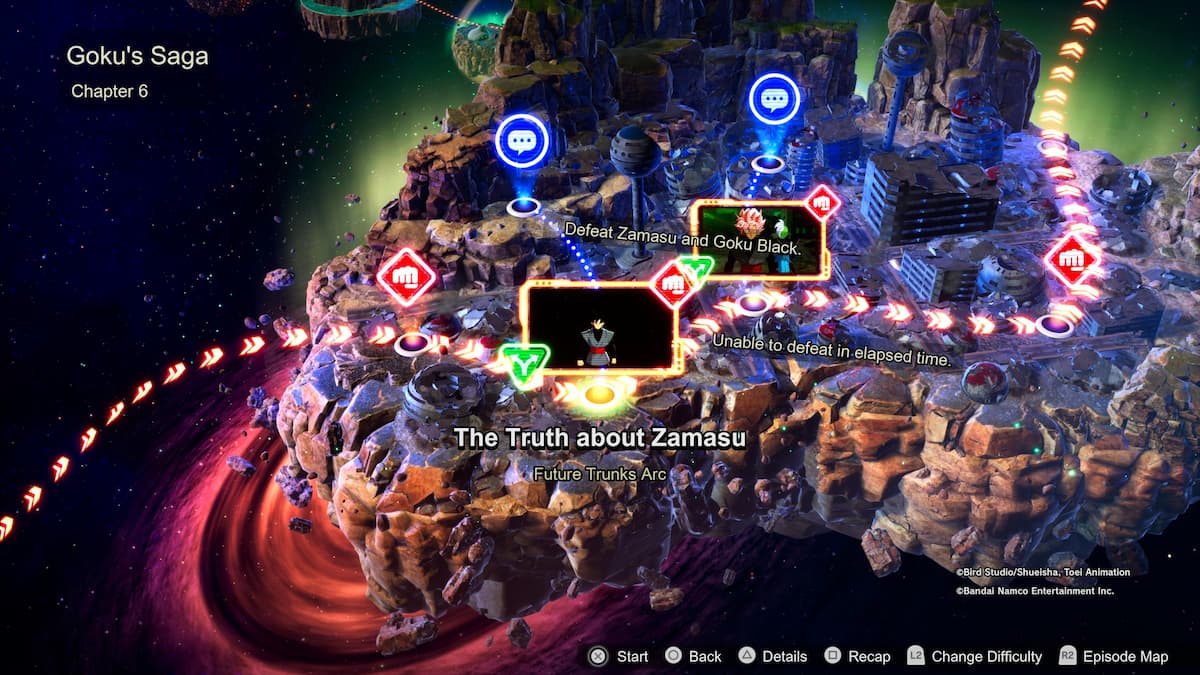
Task: Select the glowing yellow node above the episode title
Action: (599, 397)
